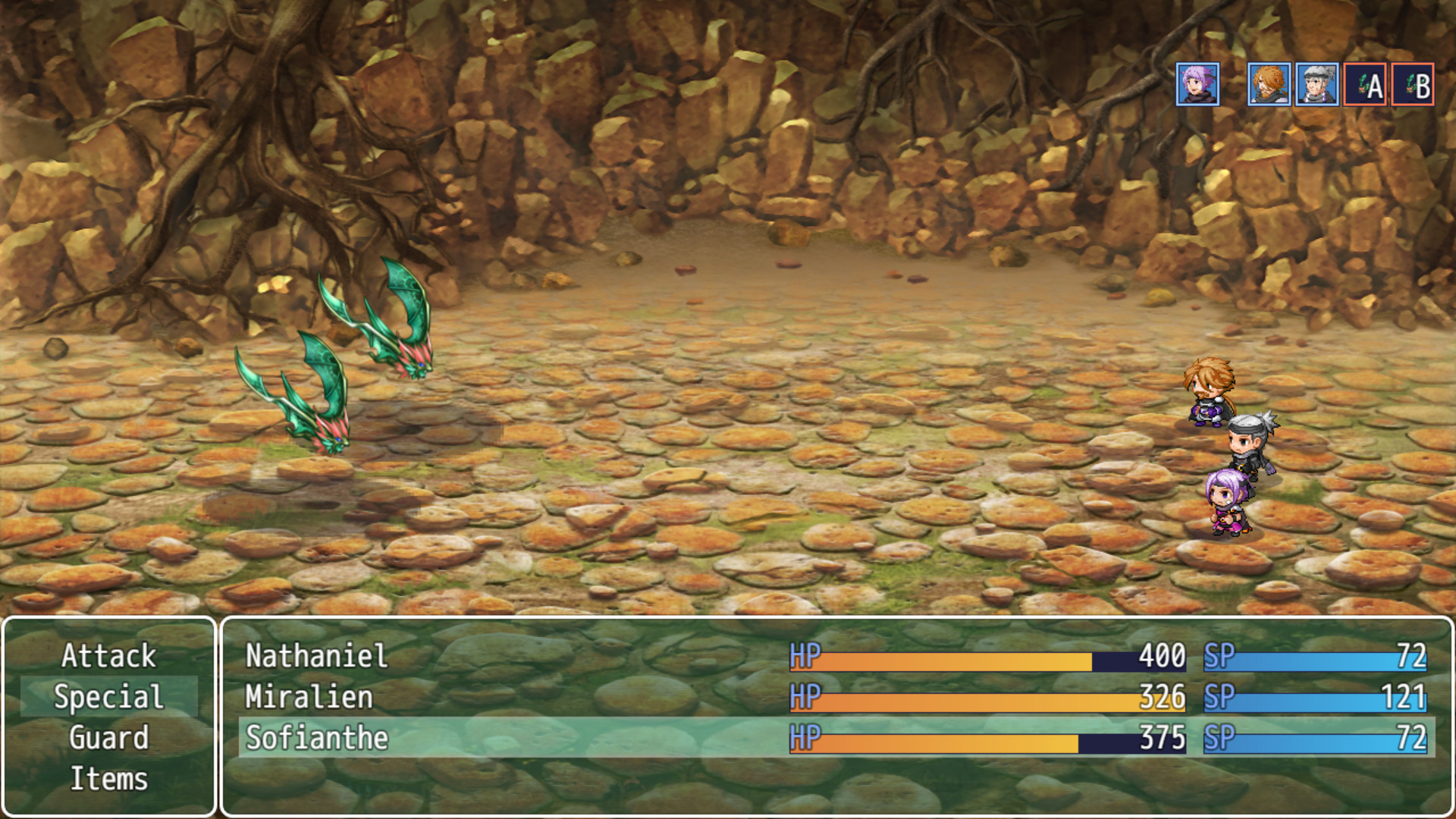Screen dimensions: 1456x819
Task: Open the Items command
Action: tap(109, 778)
